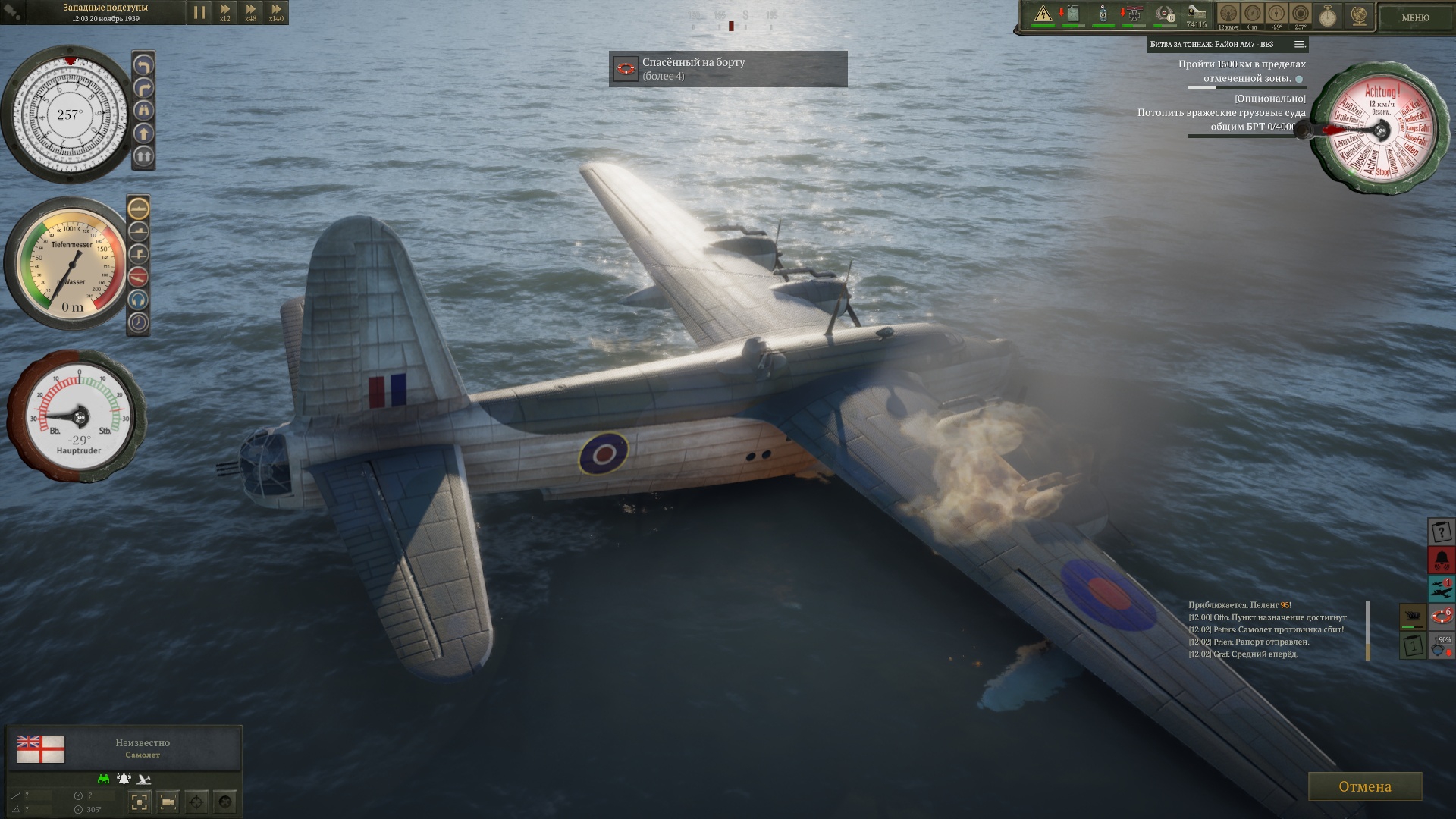Open the question-mark clipboard notification
Screen dimensions: 1456x819
pyautogui.click(x=1441, y=532)
